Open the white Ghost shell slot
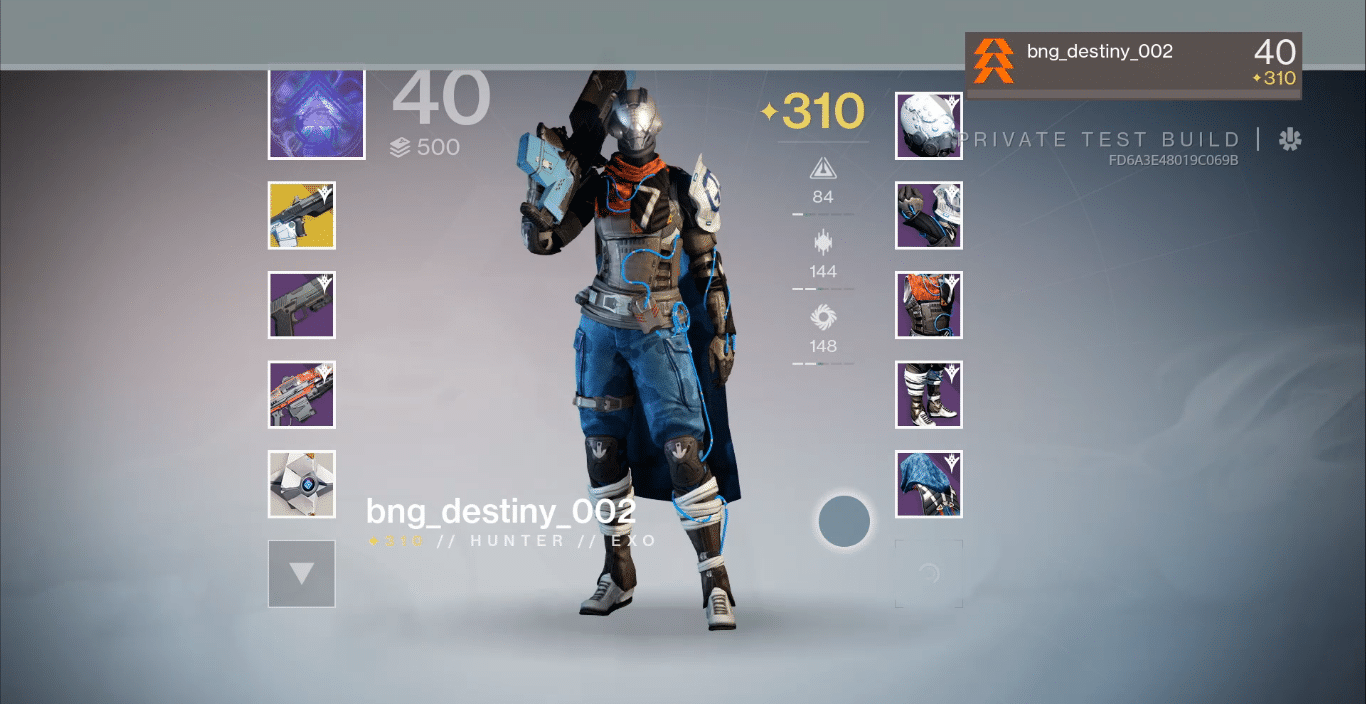 302,484
